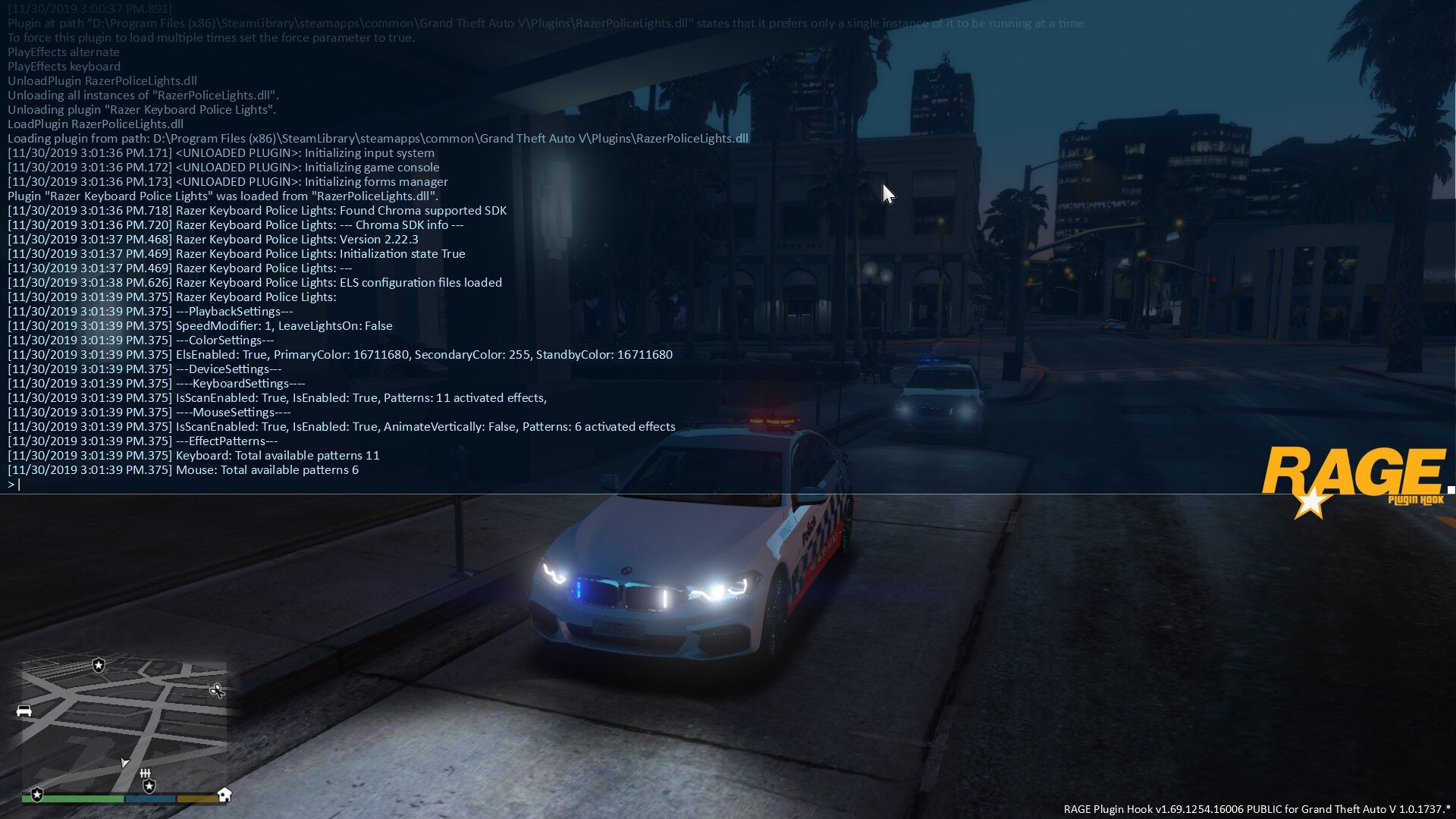Select the white car blip on minimap
Viewport: 1456px width, 819px height.
tap(24, 711)
